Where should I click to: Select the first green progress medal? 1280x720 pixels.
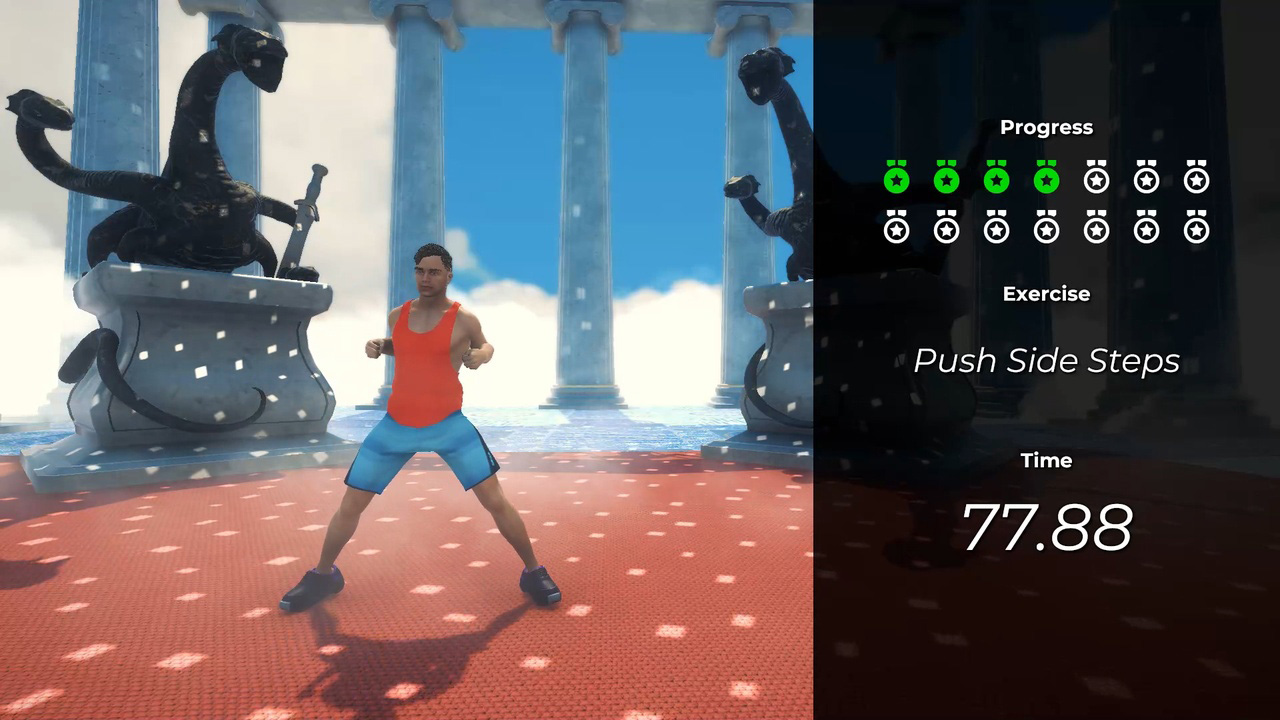tap(896, 179)
